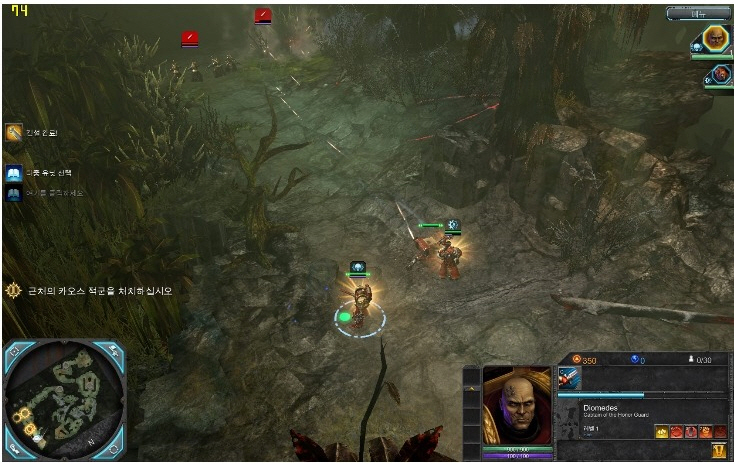Click the dimmed blue book icon
This screenshot has width=743, height=474.
[x=14, y=193]
